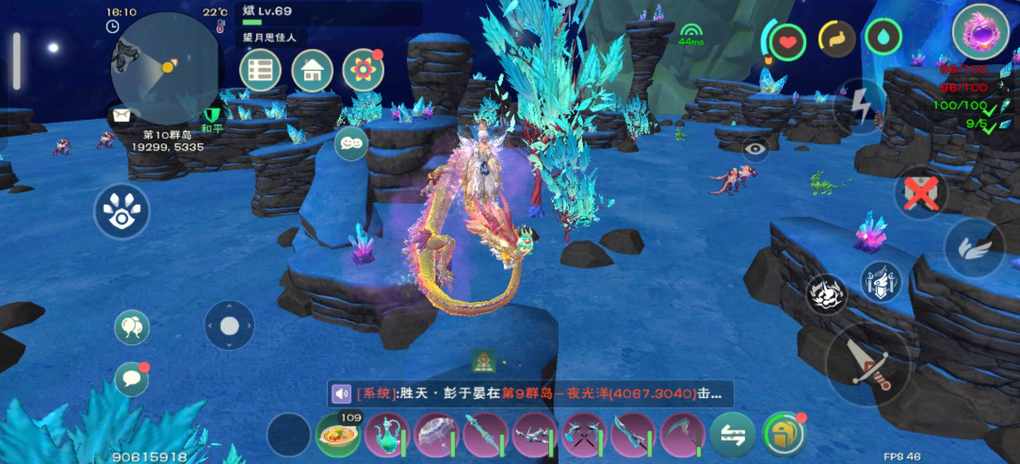Trigger the lightning bolt sprint button

[859, 103]
